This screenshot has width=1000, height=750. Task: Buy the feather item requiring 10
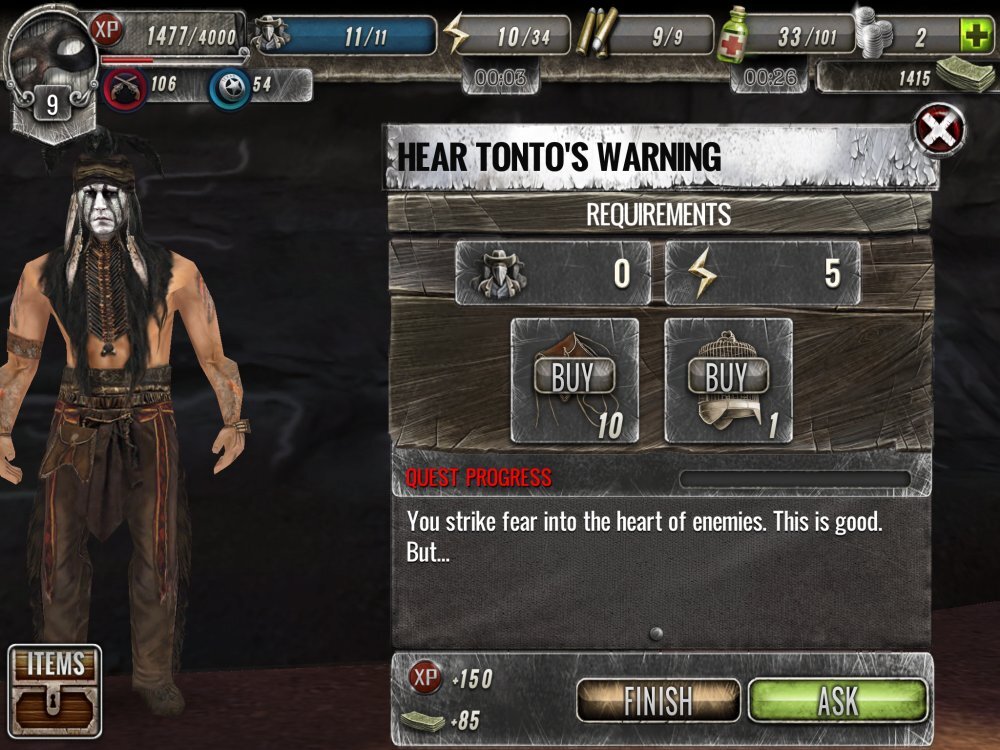tap(574, 379)
